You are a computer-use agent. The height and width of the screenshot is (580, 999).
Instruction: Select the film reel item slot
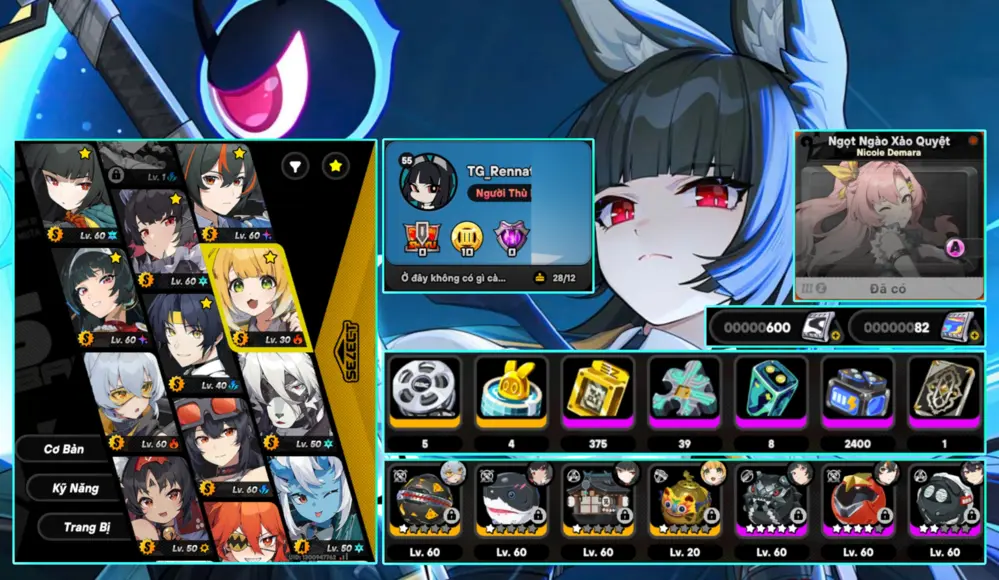424,390
